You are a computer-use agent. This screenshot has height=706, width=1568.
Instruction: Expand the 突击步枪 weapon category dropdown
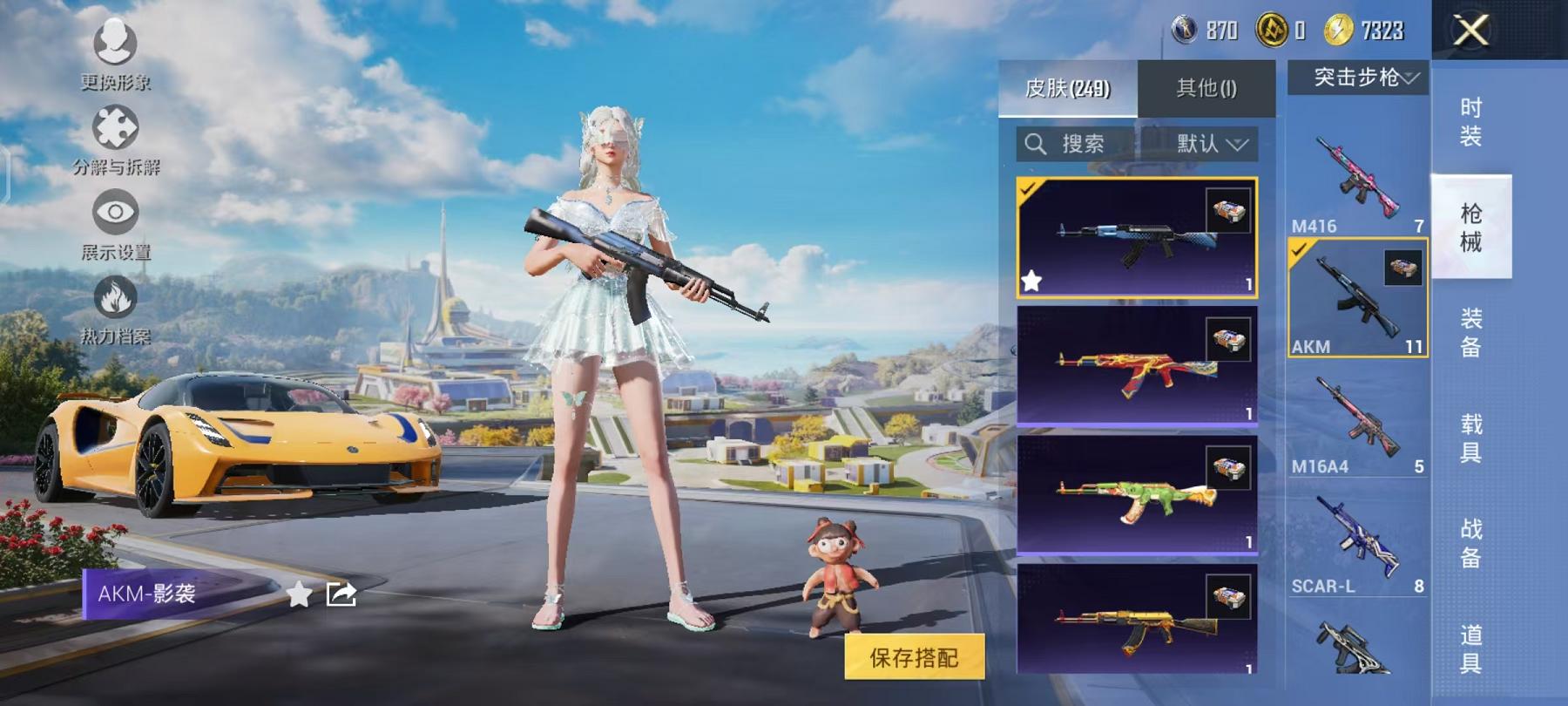click(1359, 78)
